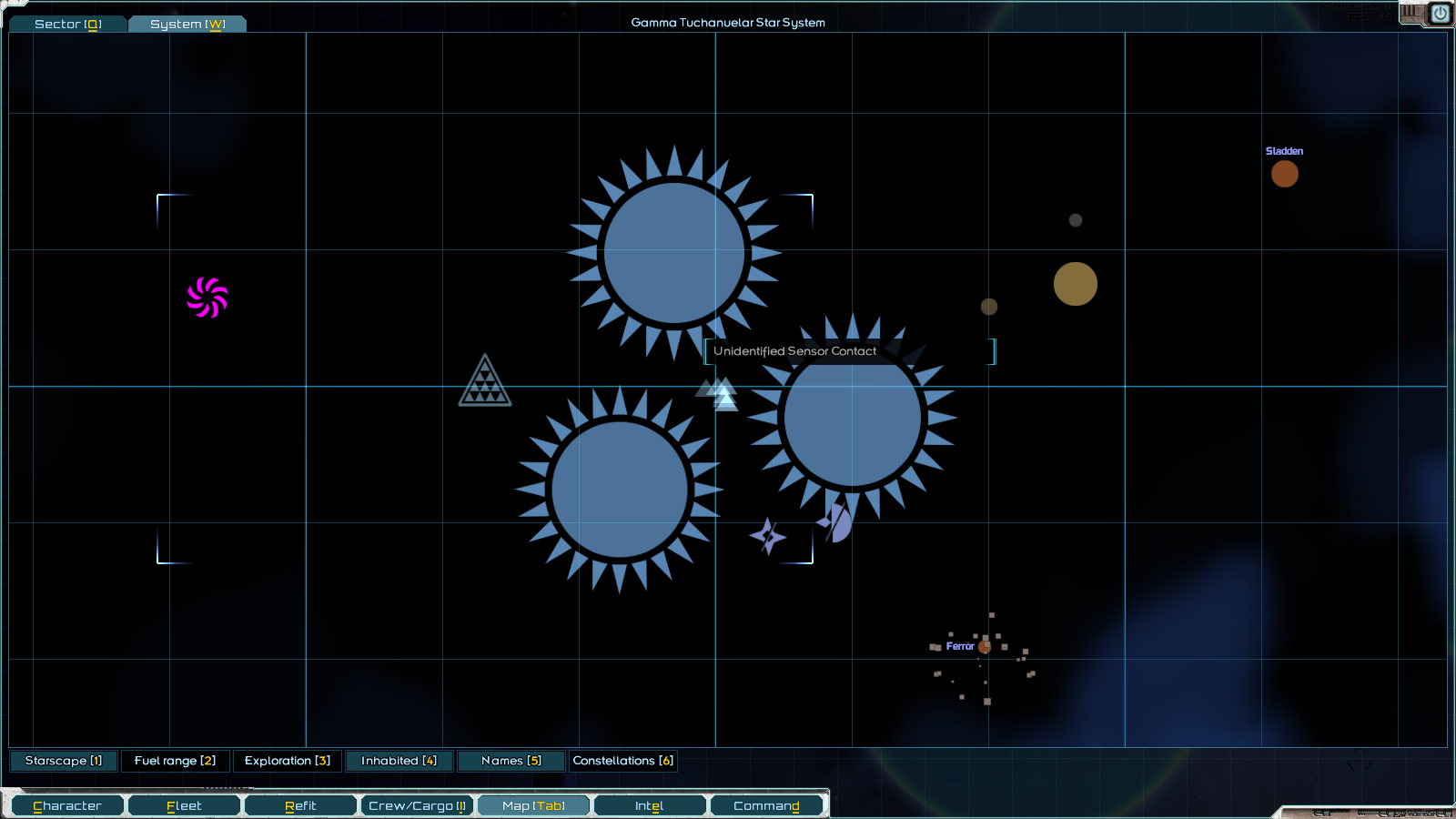Image resolution: width=1456 pixels, height=819 pixels.
Task: Switch to the Crew/Cargo screen tab
Action: (x=417, y=804)
